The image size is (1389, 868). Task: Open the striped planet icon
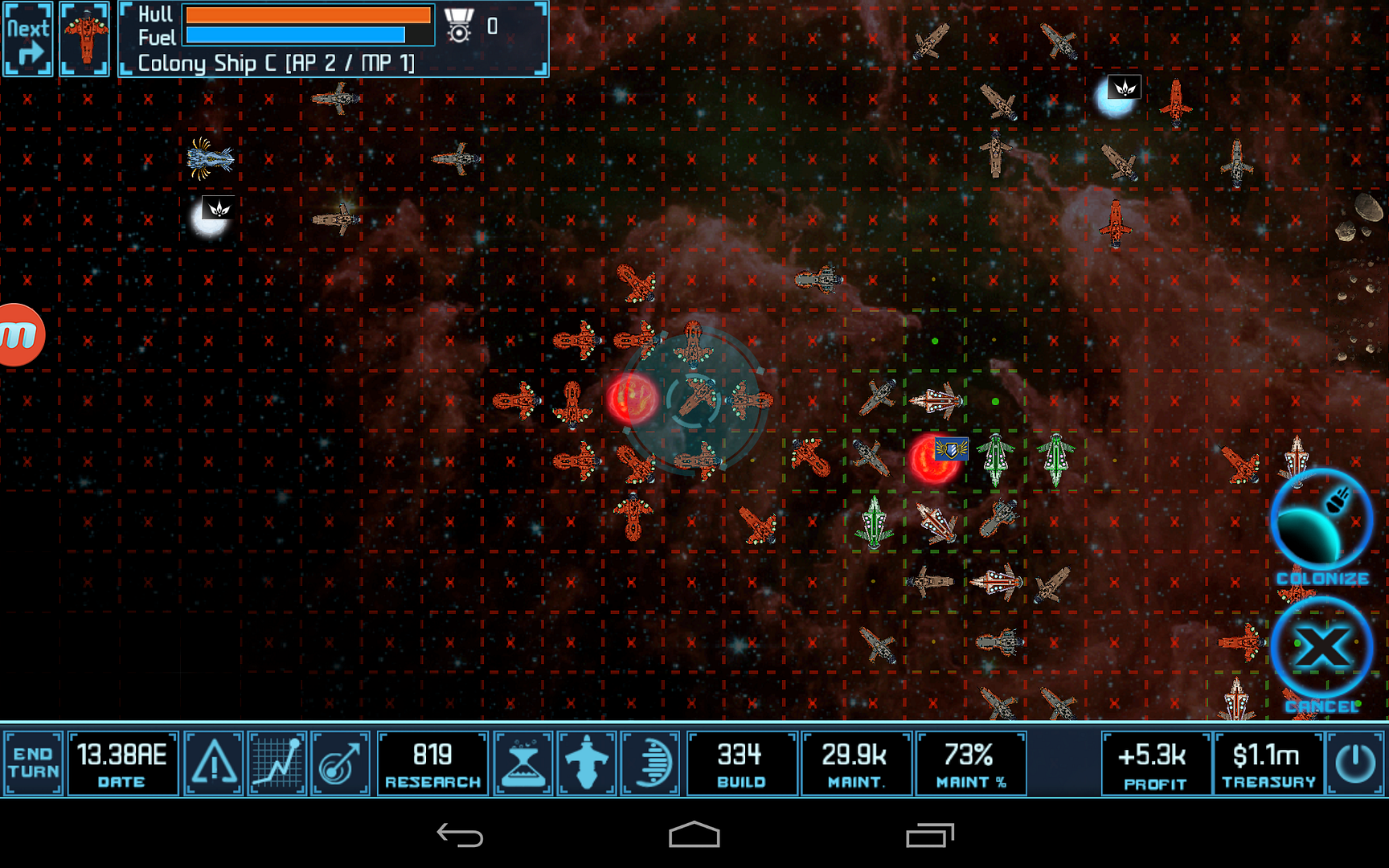(650, 762)
